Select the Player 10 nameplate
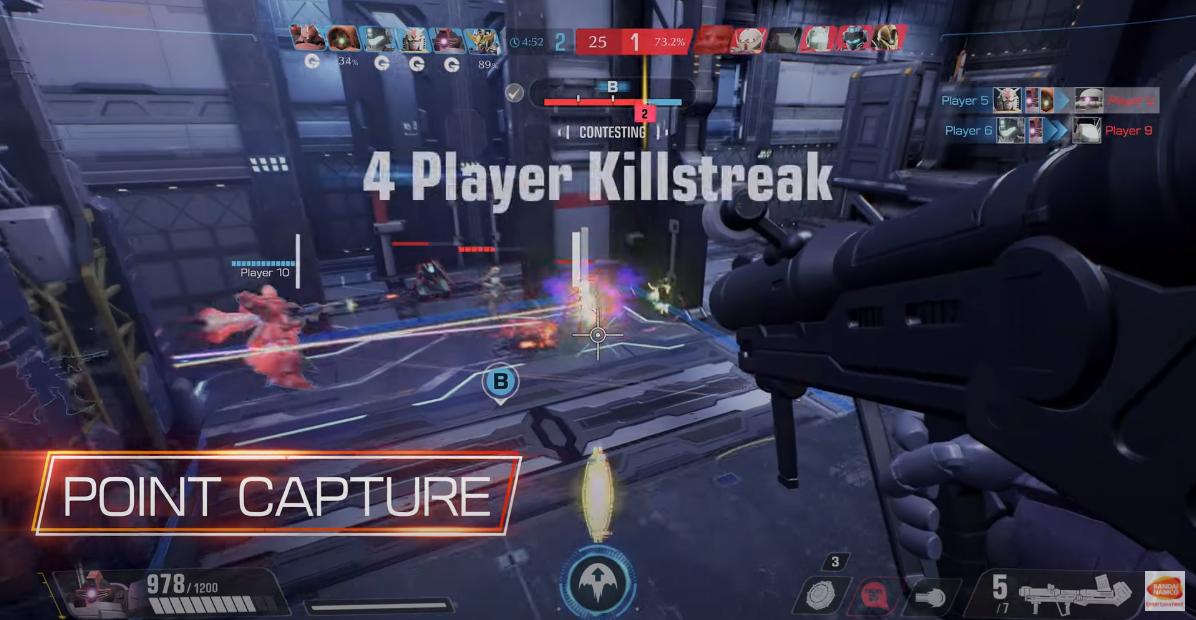This screenshot has height=620, width=1196. [264, 270]
